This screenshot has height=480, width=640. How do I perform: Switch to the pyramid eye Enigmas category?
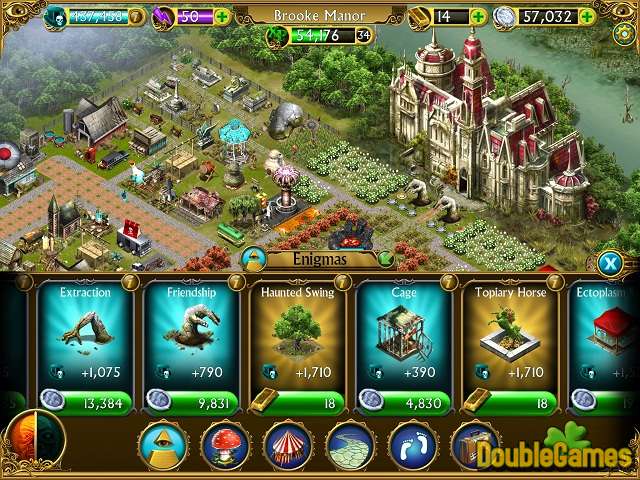[x=163, y=445]
